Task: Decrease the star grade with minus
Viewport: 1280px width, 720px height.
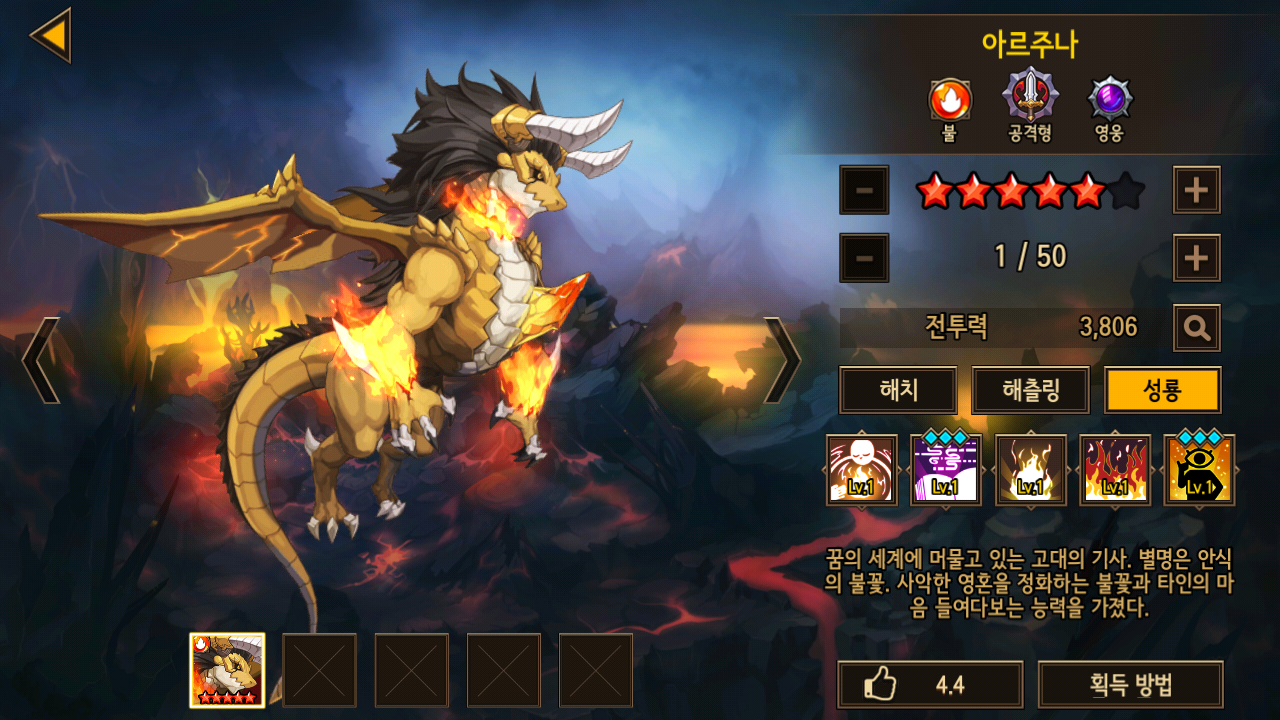Action: coord(864,190)
